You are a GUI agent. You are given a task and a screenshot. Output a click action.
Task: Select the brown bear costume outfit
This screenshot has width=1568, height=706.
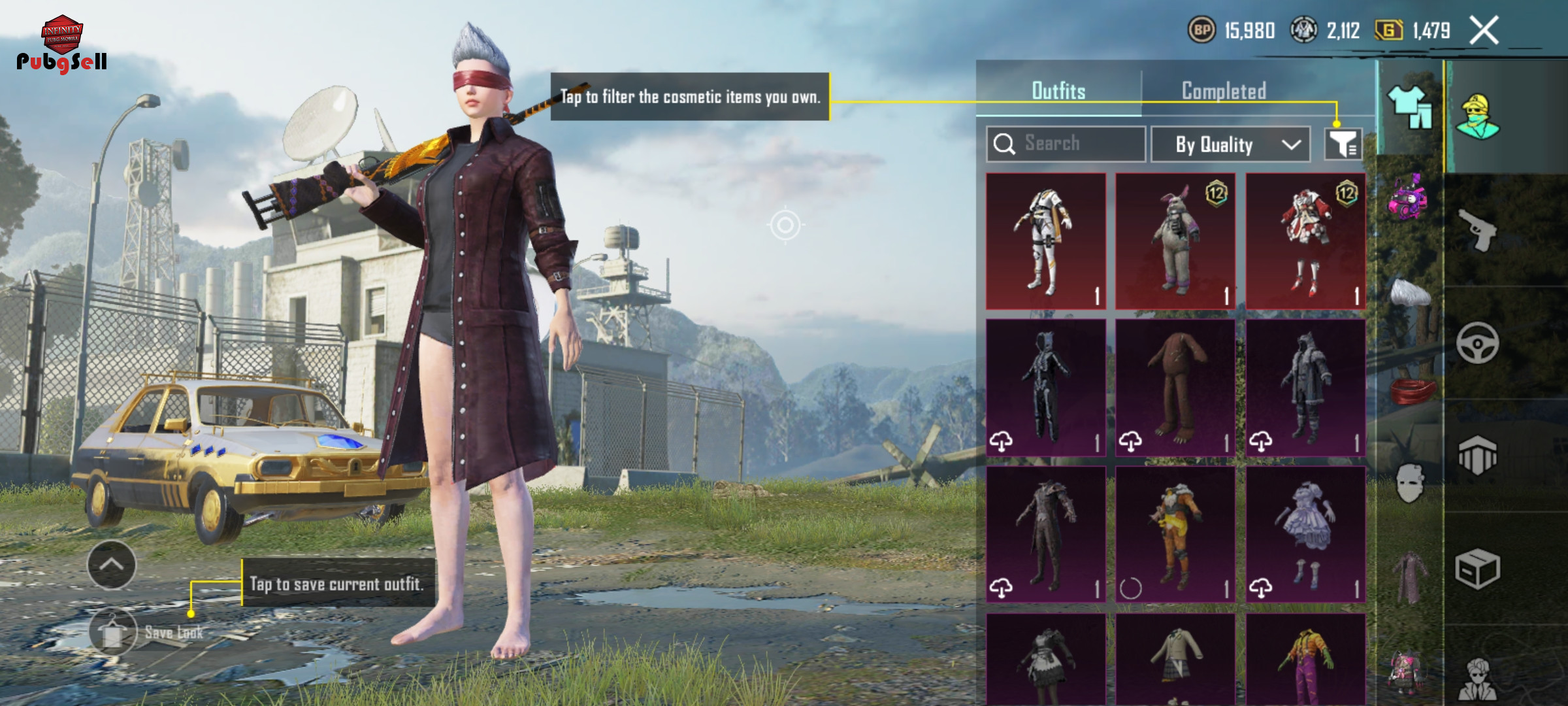[1175, 388]
